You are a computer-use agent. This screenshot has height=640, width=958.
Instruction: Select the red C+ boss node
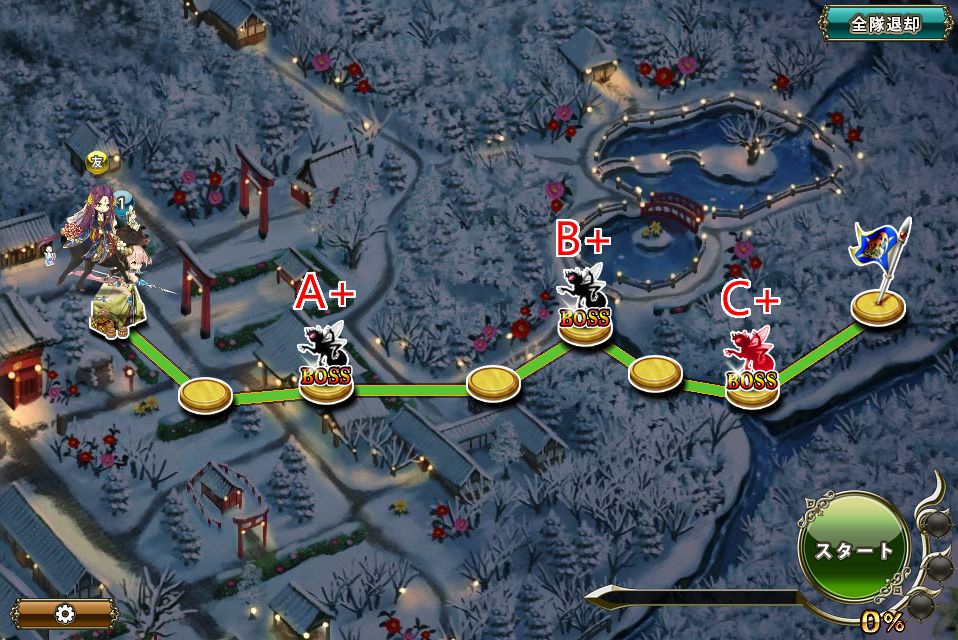[x=751, y=371]
